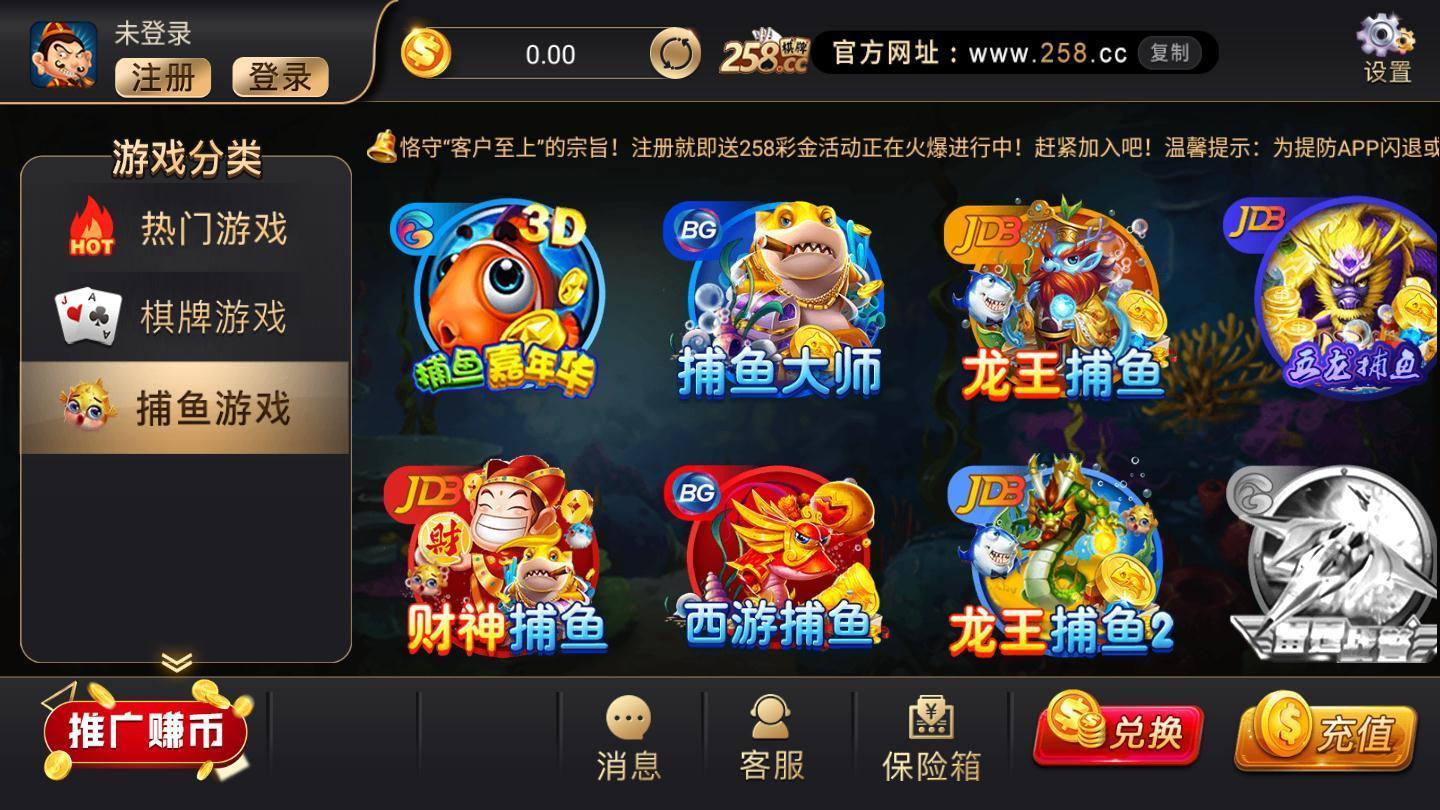Contact 客服 customer service

click(771, 737)
